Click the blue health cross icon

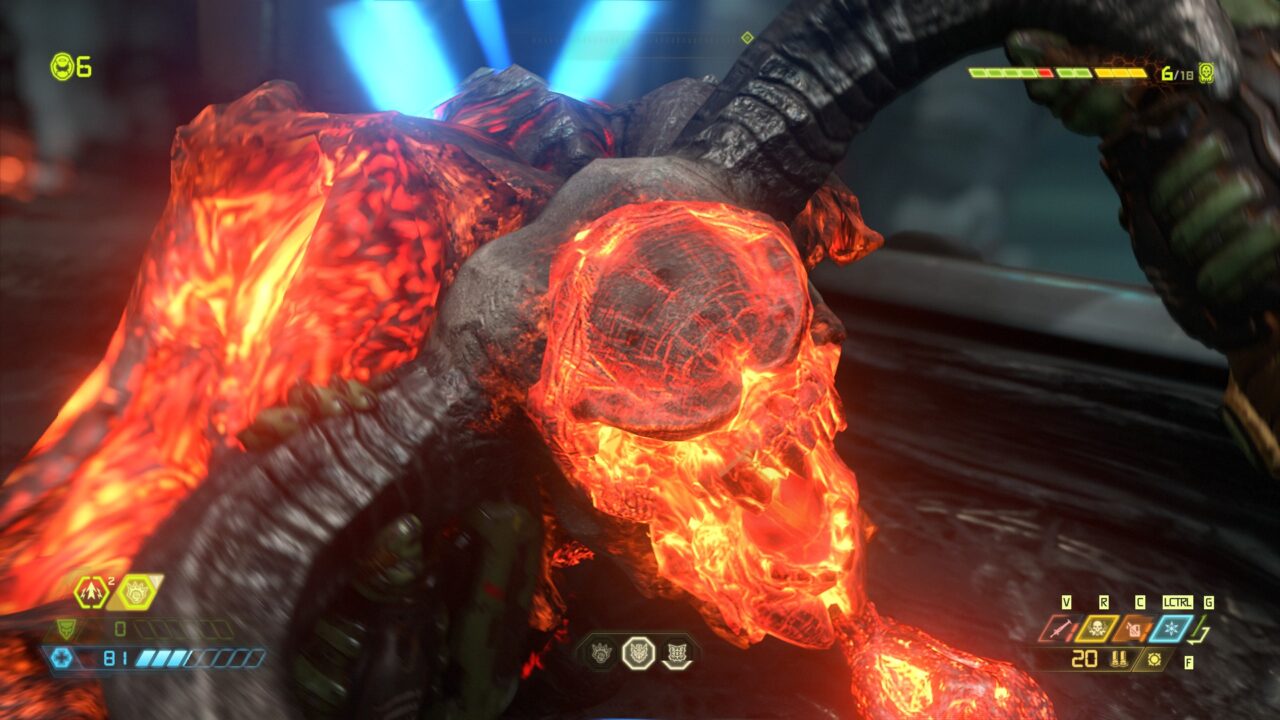coord(60,658)
